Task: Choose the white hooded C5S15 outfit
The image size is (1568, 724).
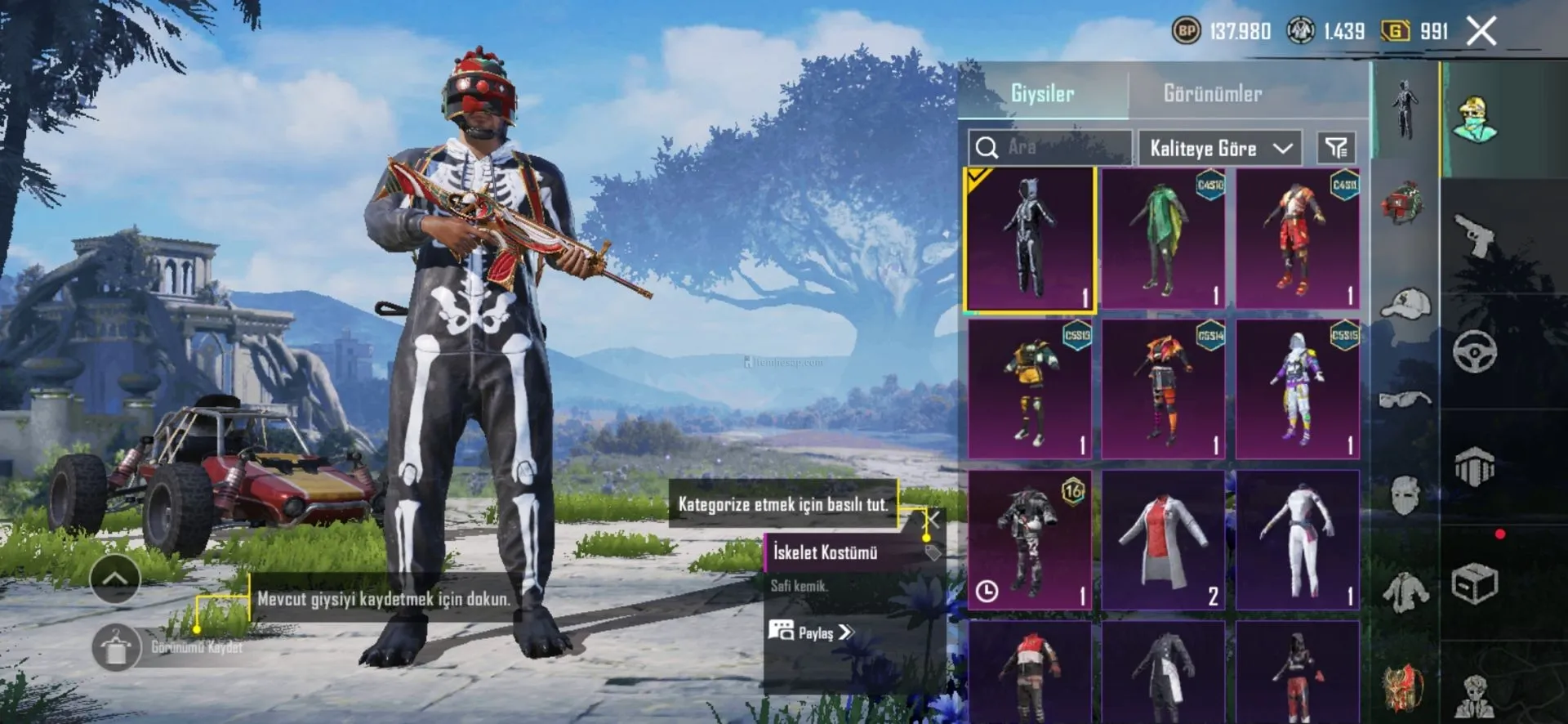Action: pyautogui.click(x=1297, y=389)
